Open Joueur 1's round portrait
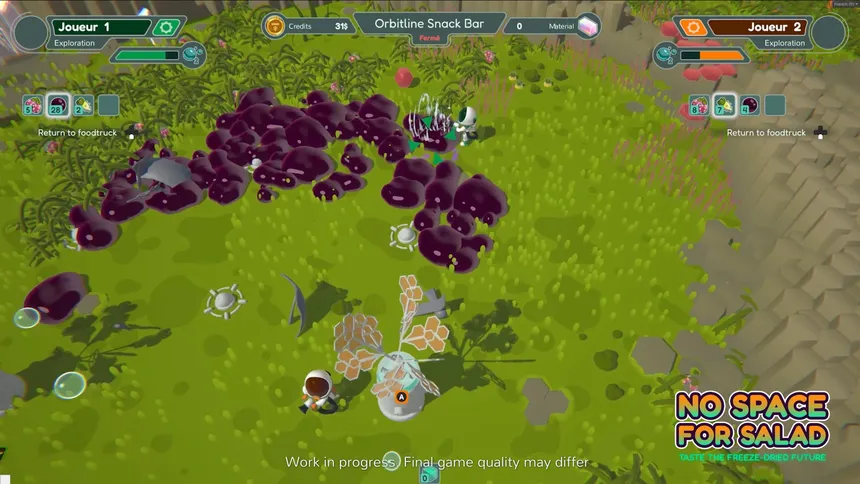This screenshot has width=860, height=484. [x=31, y=33]
